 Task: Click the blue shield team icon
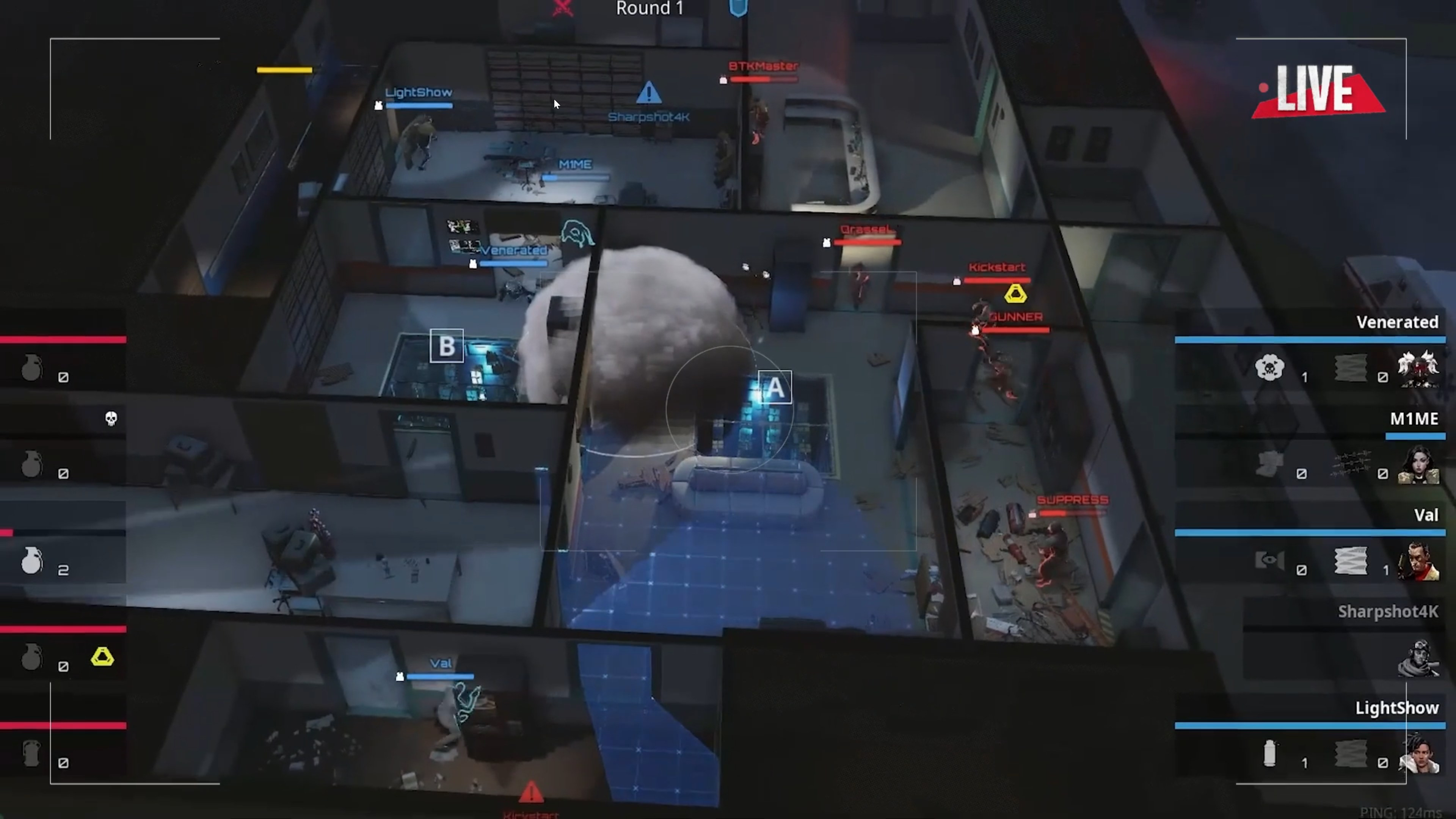738,8
